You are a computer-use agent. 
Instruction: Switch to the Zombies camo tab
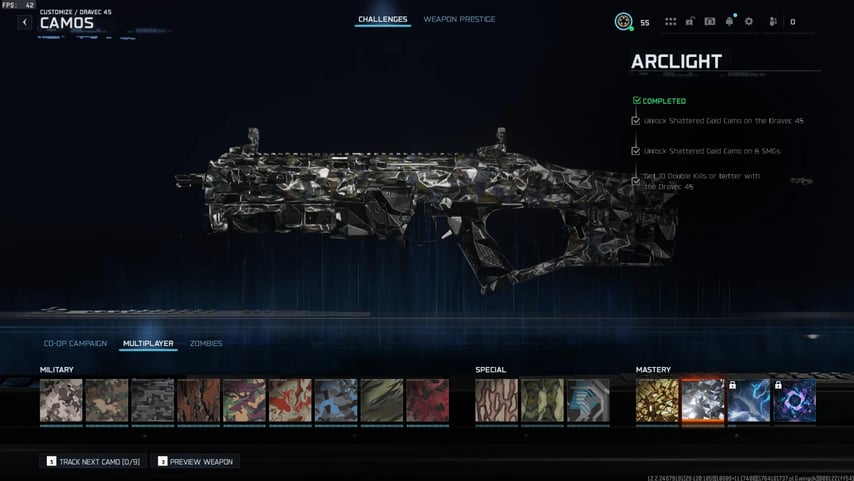pyautogui.click(x=206, y=343)
